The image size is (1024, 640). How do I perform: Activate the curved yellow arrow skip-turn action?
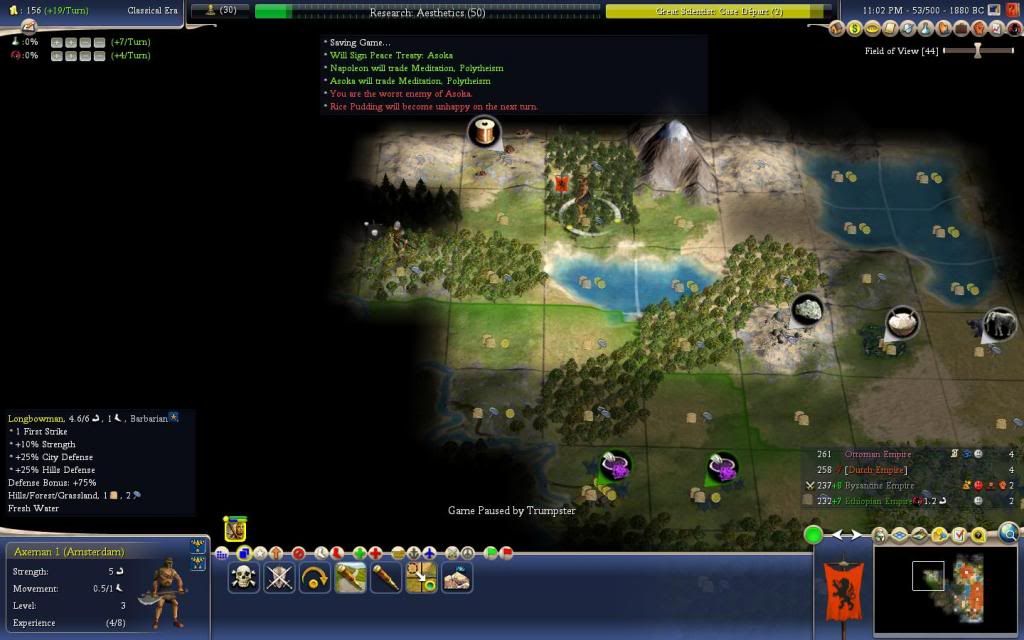(315, 577)
